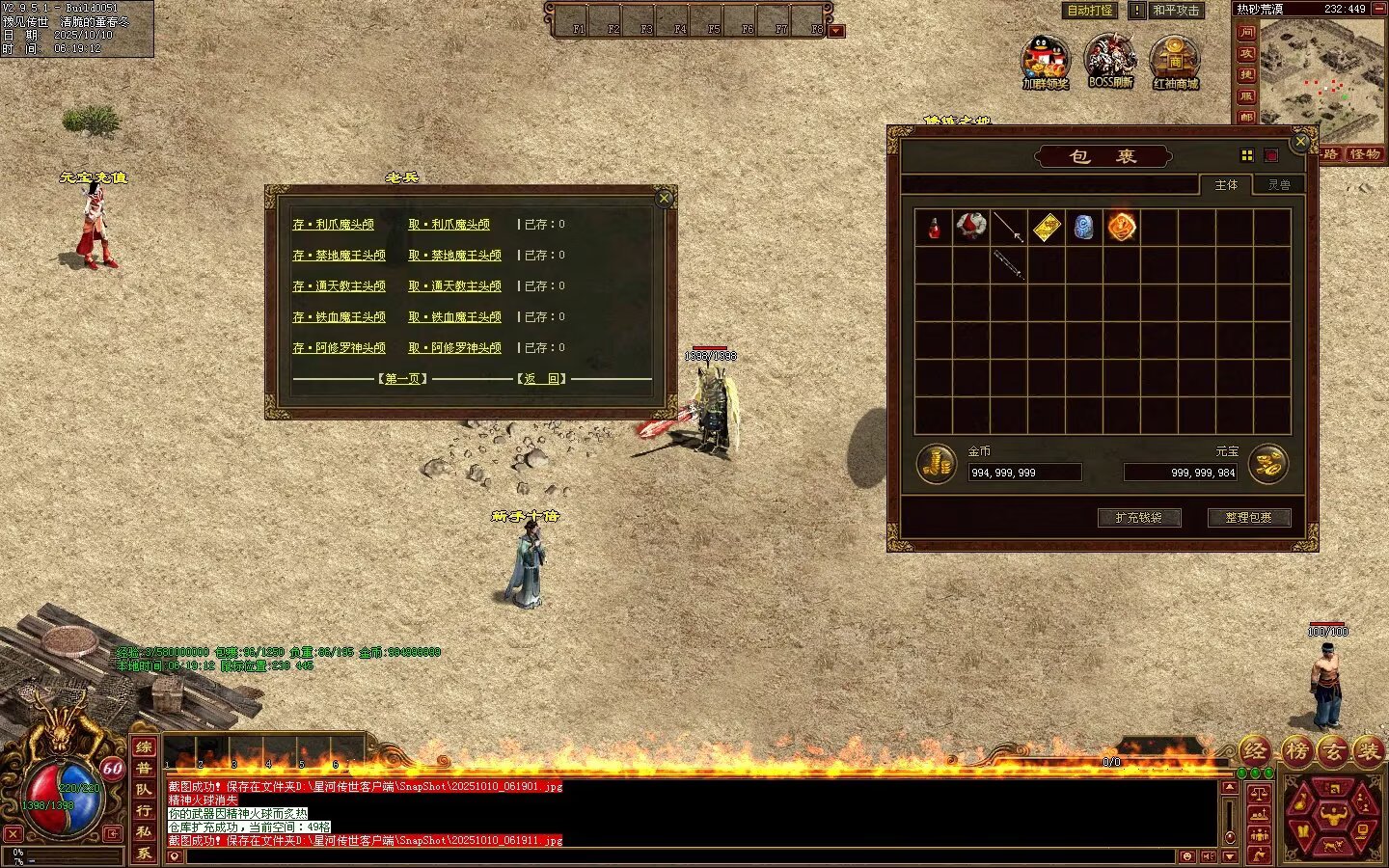
Task: Close the 包裹 inventory window
Action: coord(1300,142)
